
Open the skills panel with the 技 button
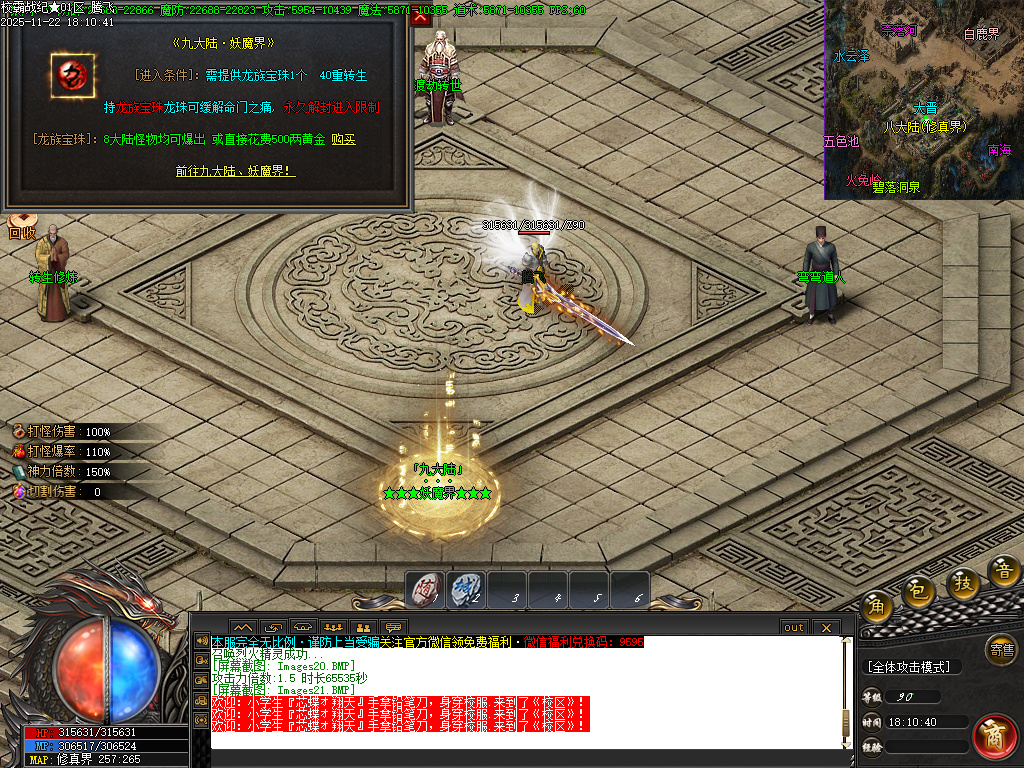pyautogui.click(x=963, y=583)
